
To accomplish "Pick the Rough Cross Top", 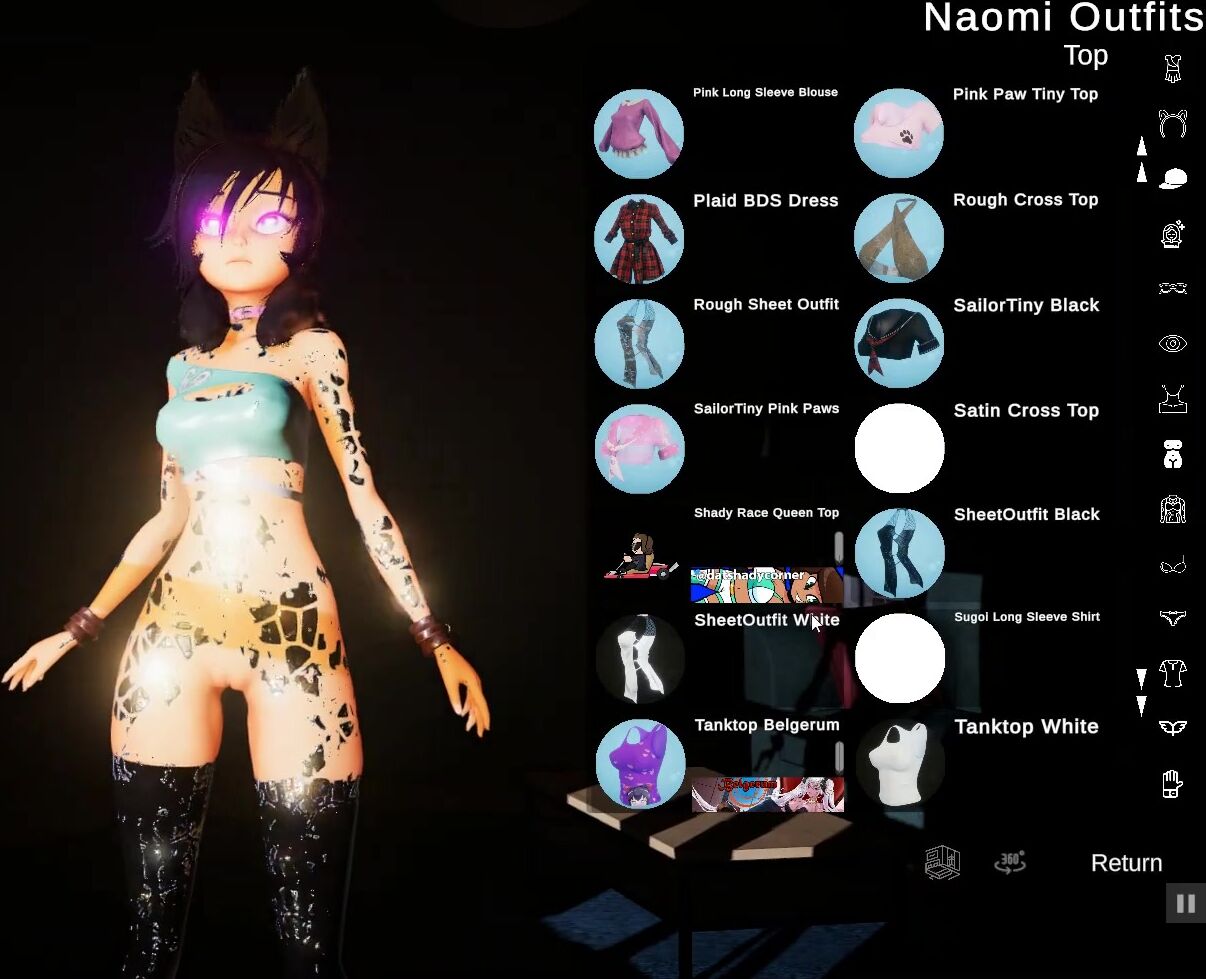I will coord(899,239).
